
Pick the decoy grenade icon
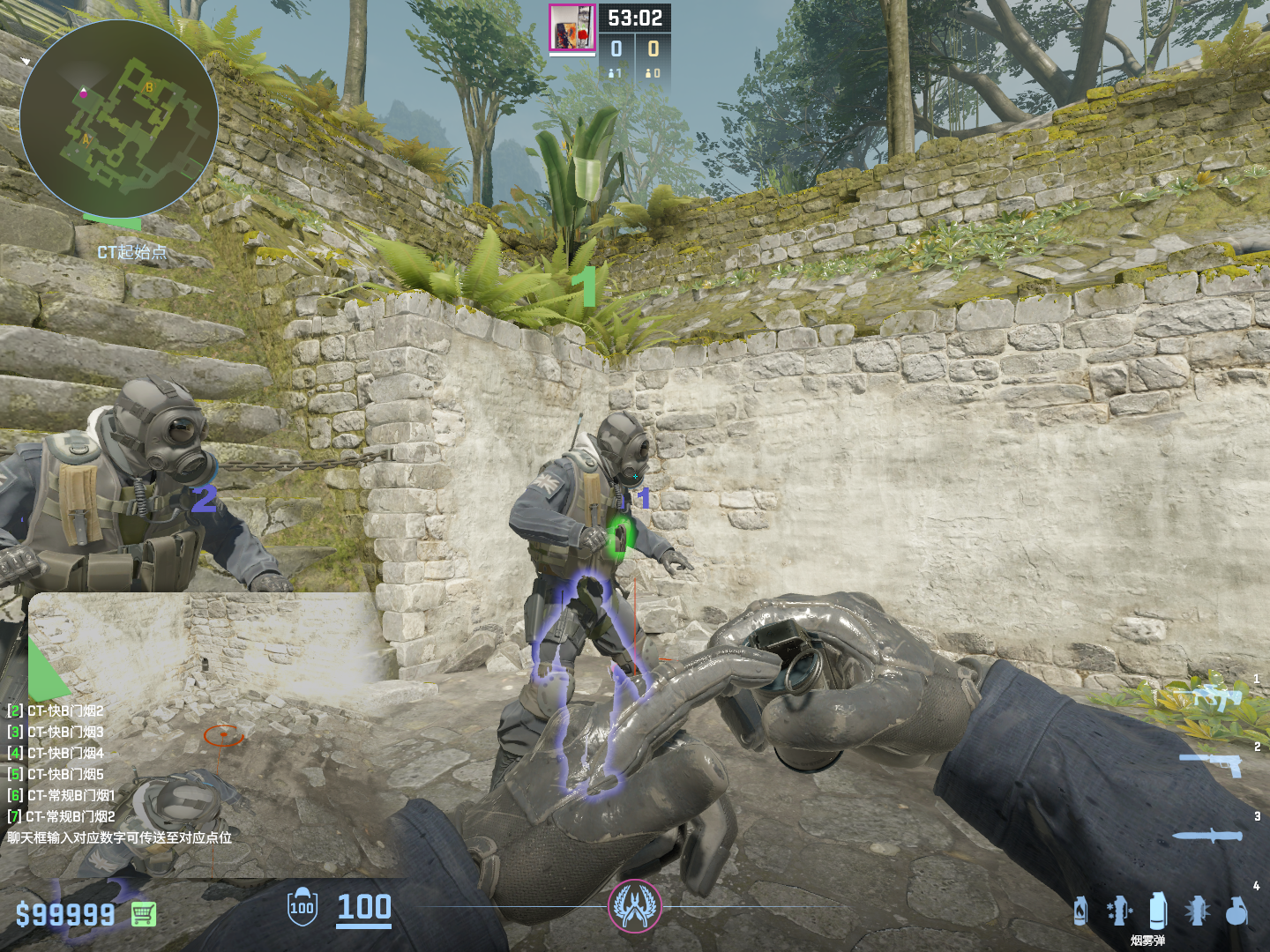[1119, 911]
